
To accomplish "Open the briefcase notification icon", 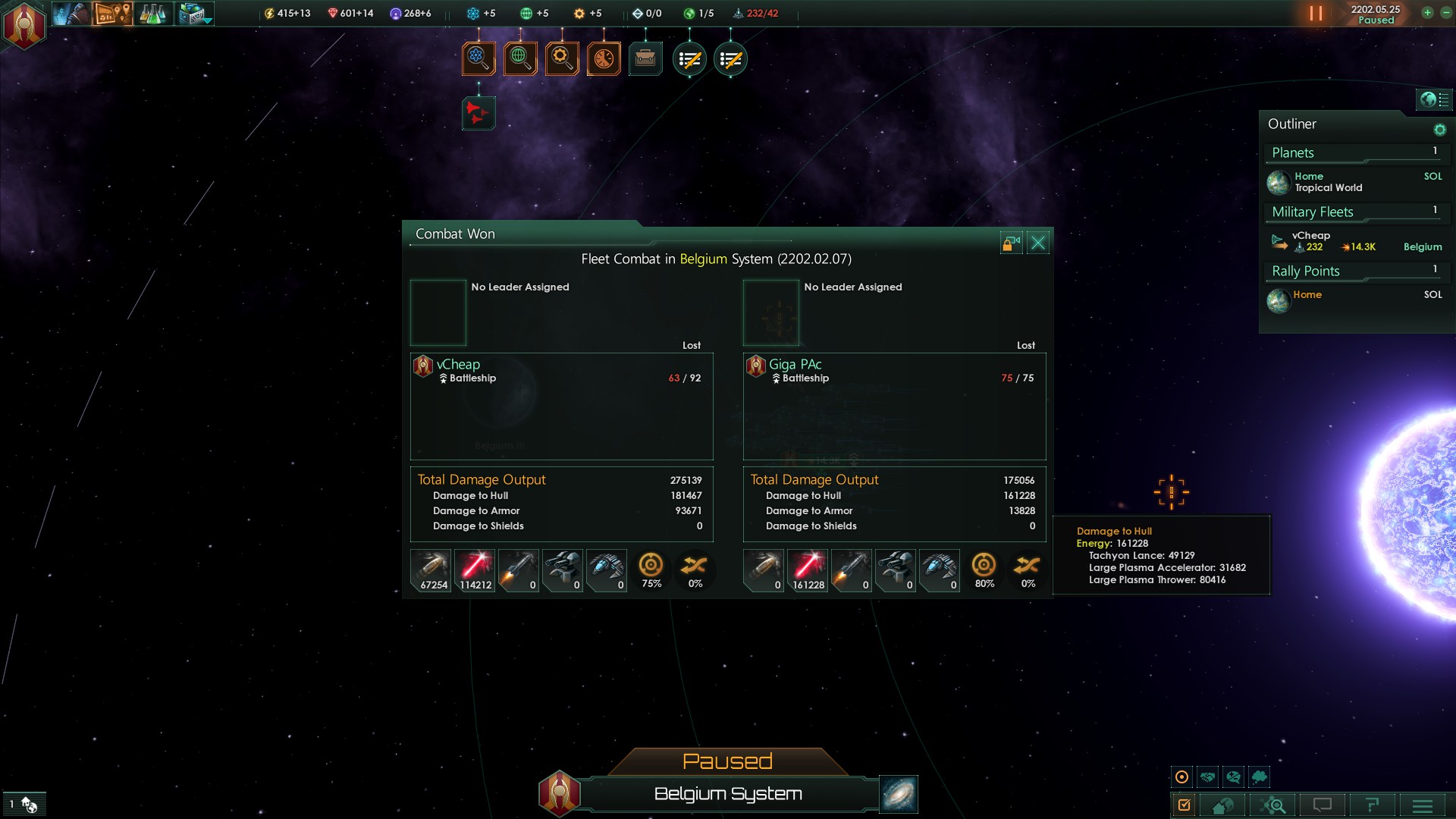I will click(x=645, y=58).
